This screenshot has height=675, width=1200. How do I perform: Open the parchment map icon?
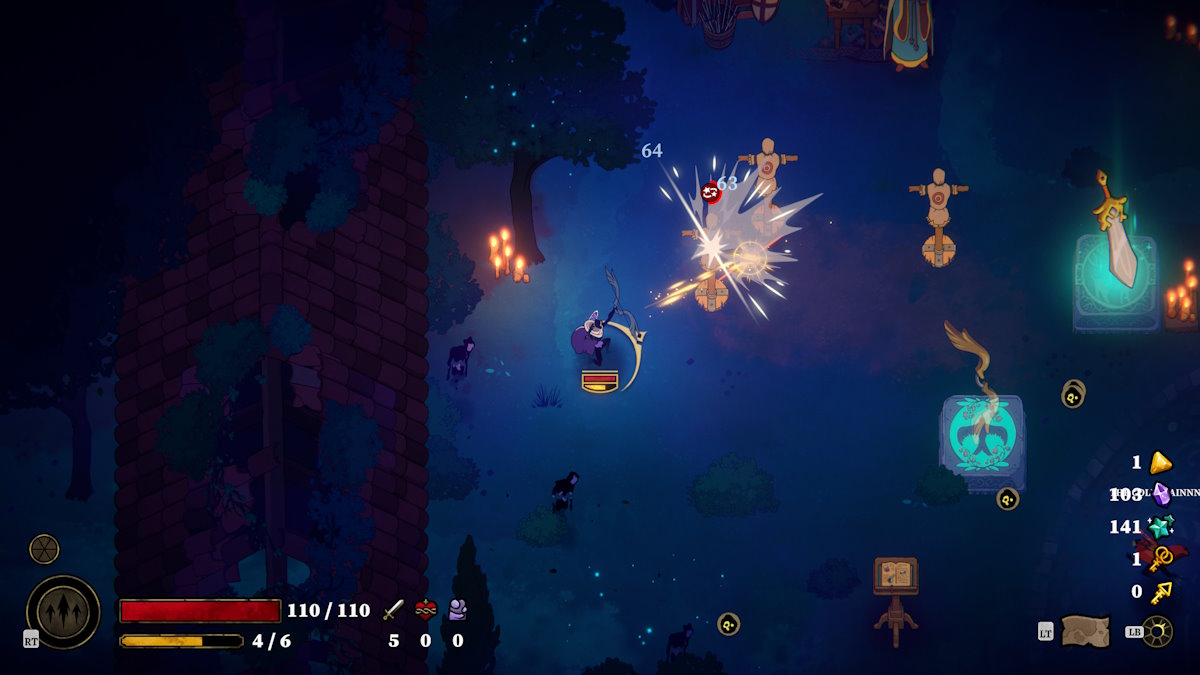(1085, 631)
